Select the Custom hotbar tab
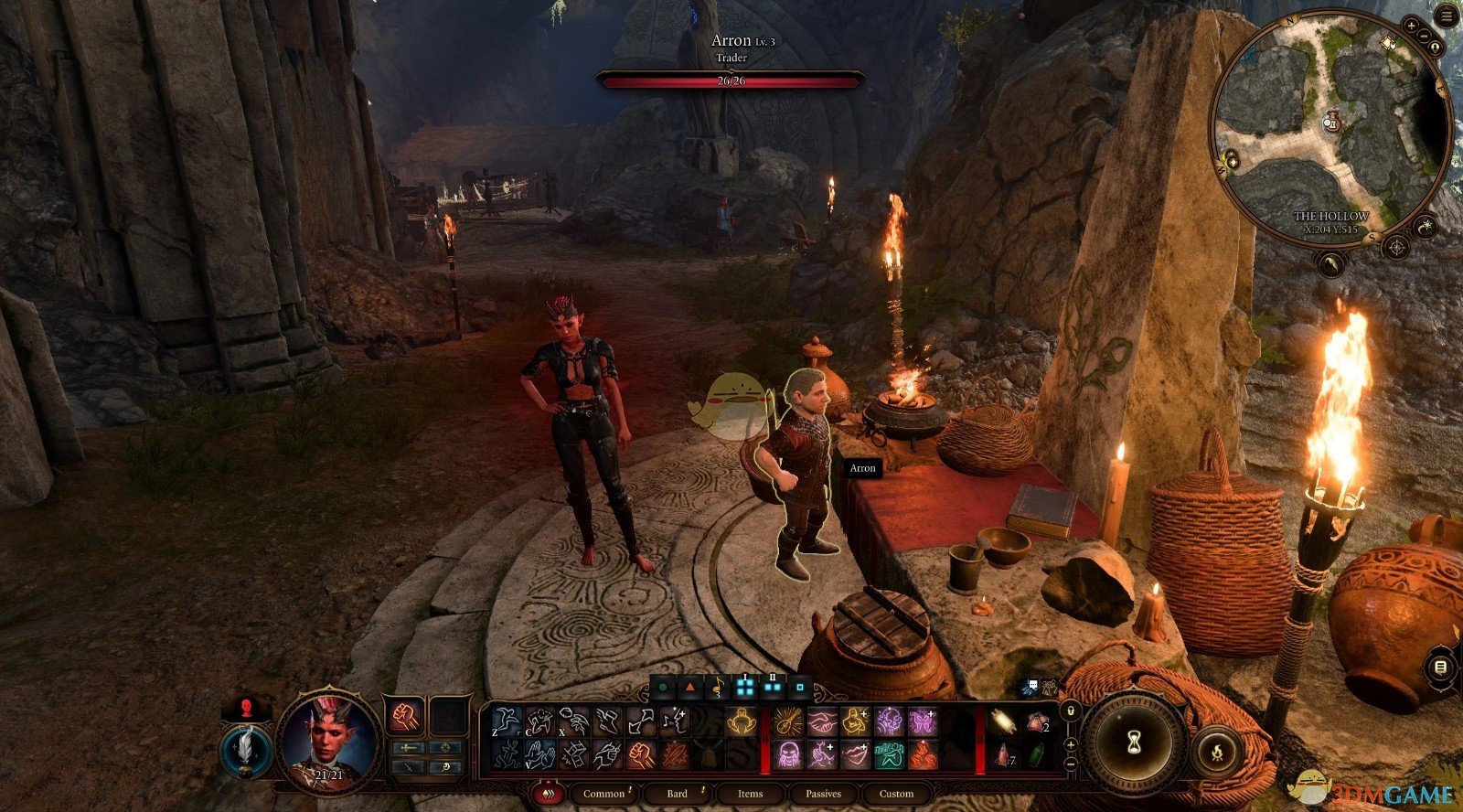 (896, 794)
